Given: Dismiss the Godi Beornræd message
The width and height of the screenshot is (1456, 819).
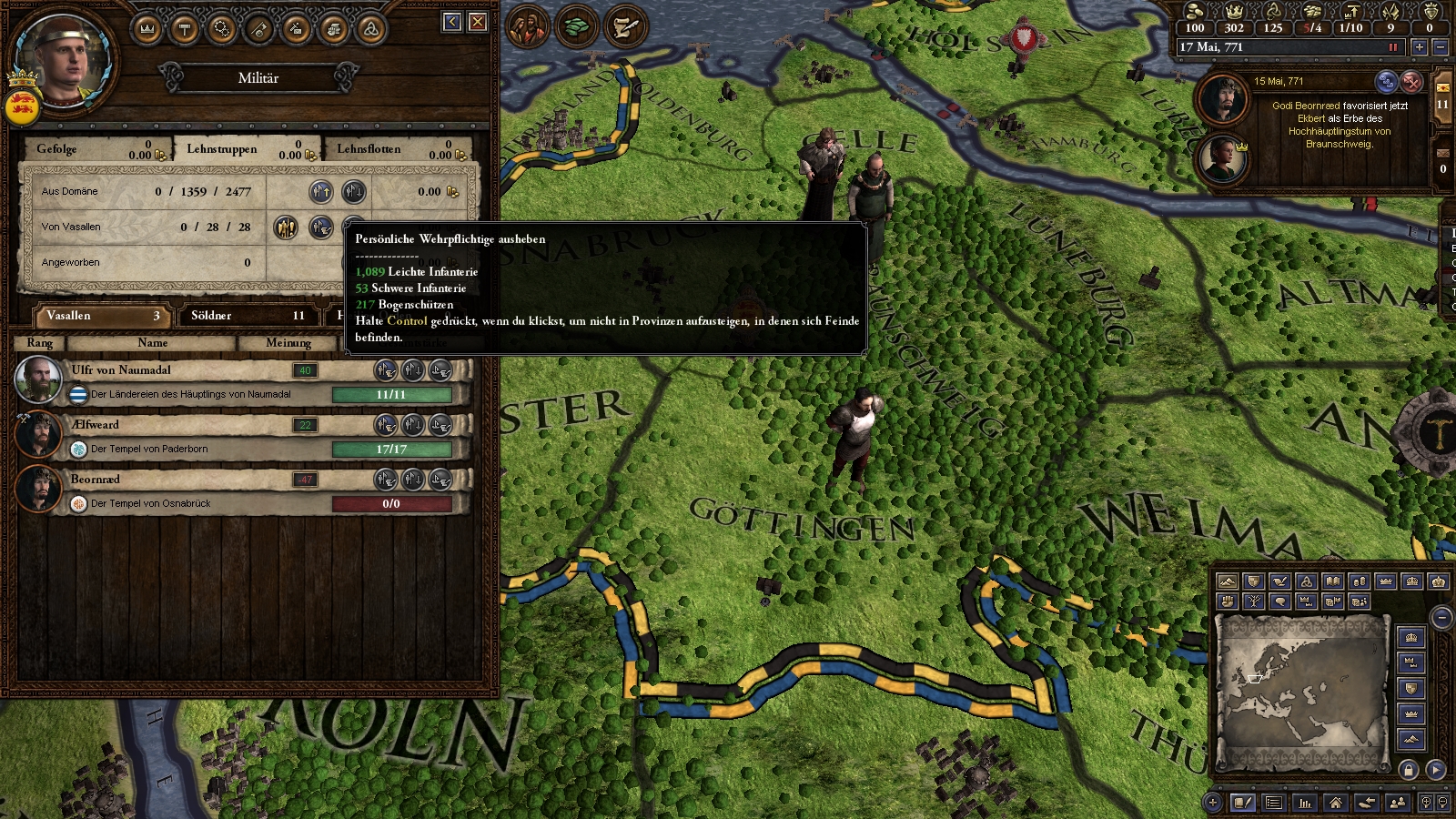Looking at the screenshot, I should tap(1411, 82).
